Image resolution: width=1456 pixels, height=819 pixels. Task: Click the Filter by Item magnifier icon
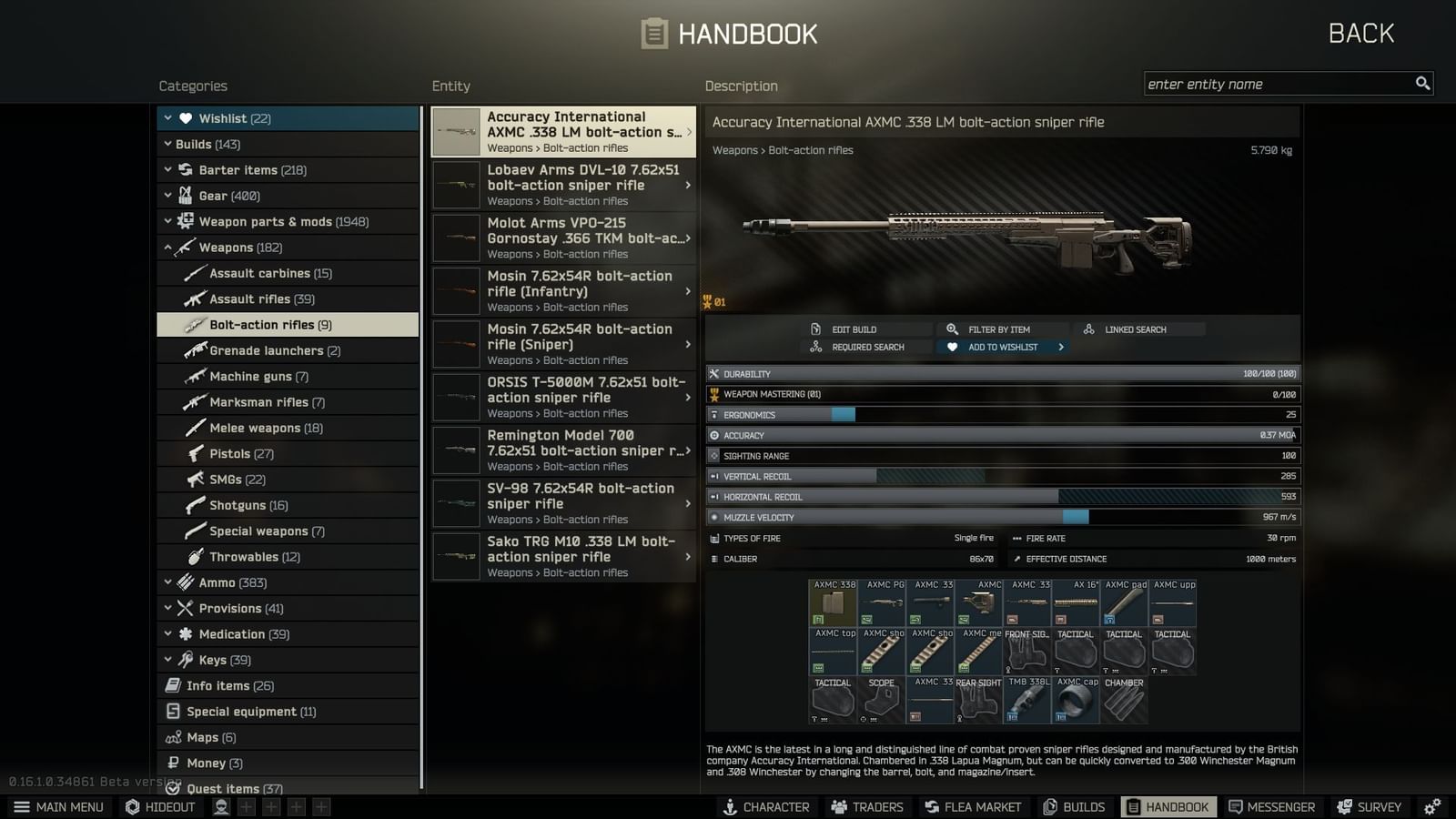(952, 329)
